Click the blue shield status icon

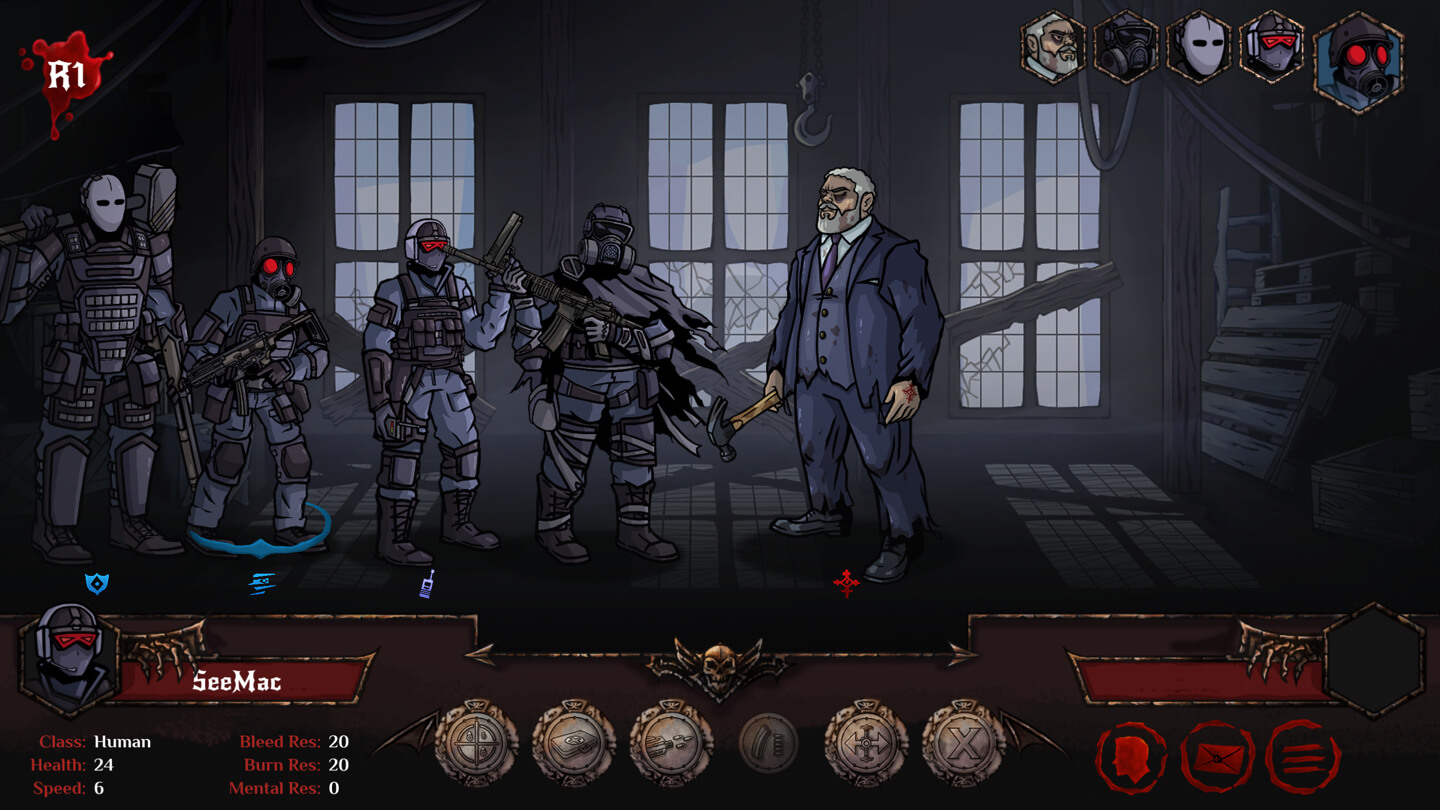point(96,583)
